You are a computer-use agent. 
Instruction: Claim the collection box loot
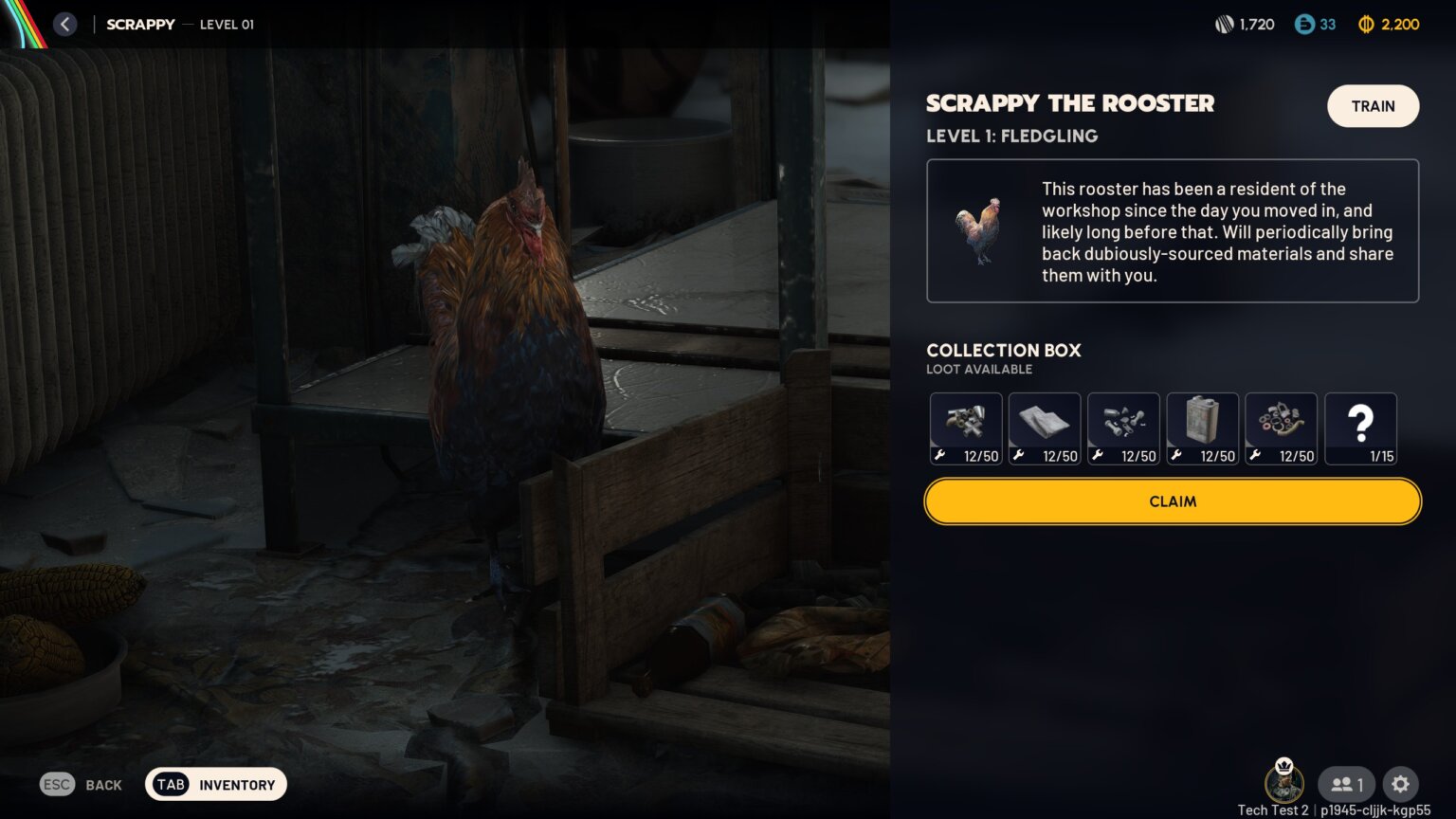pos(1173,501)
